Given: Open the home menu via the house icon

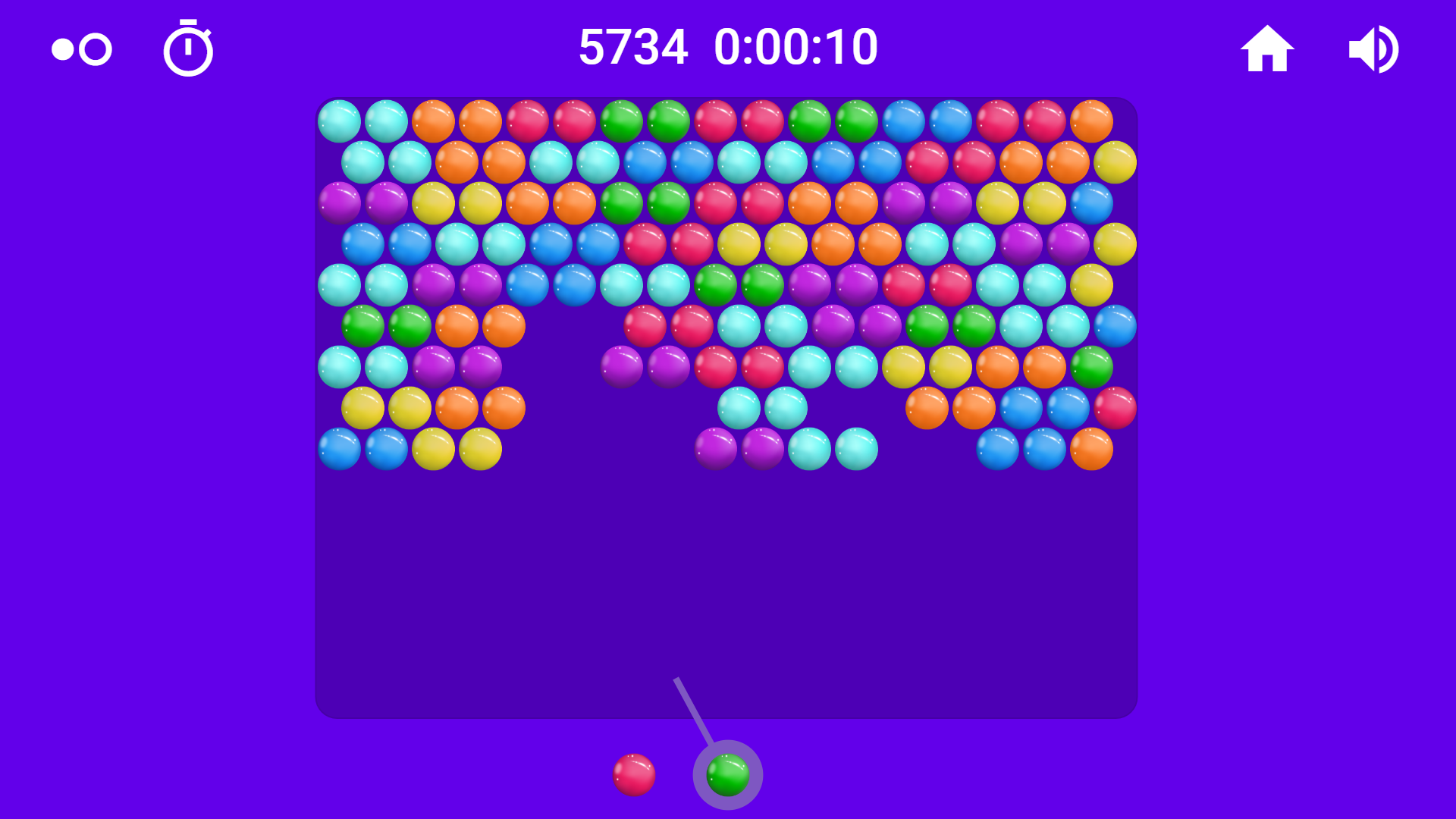Looking at the screenshot, I should [1268, 47].
